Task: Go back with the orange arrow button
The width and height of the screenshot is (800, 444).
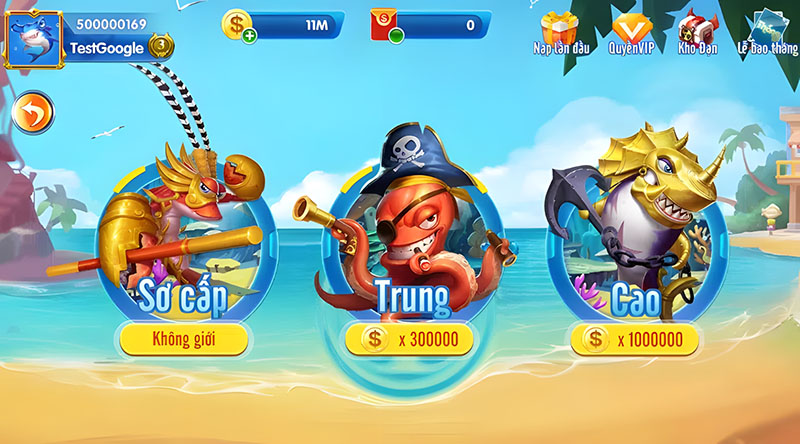Action: (x=34, y=115)
